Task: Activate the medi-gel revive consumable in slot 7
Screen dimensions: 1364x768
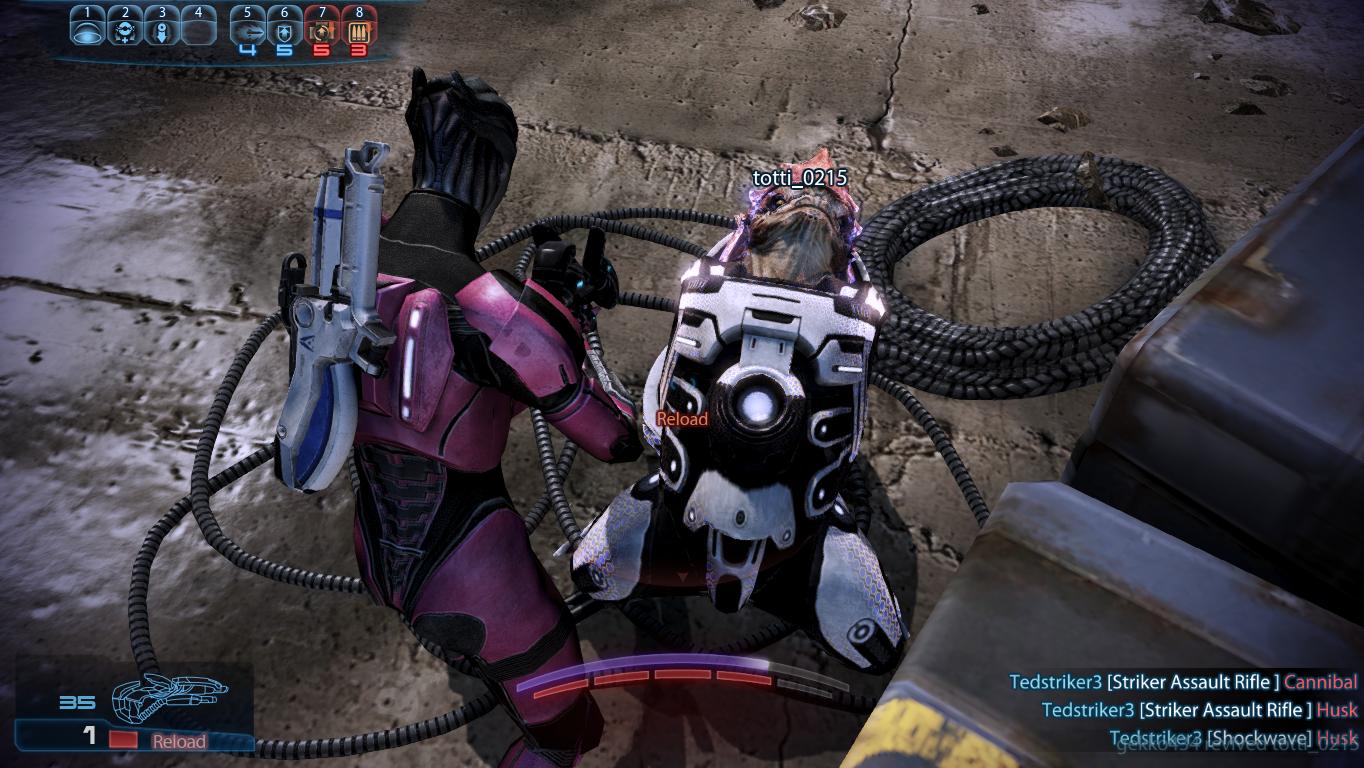Action: pyautogui.click(x=322, y=31)
